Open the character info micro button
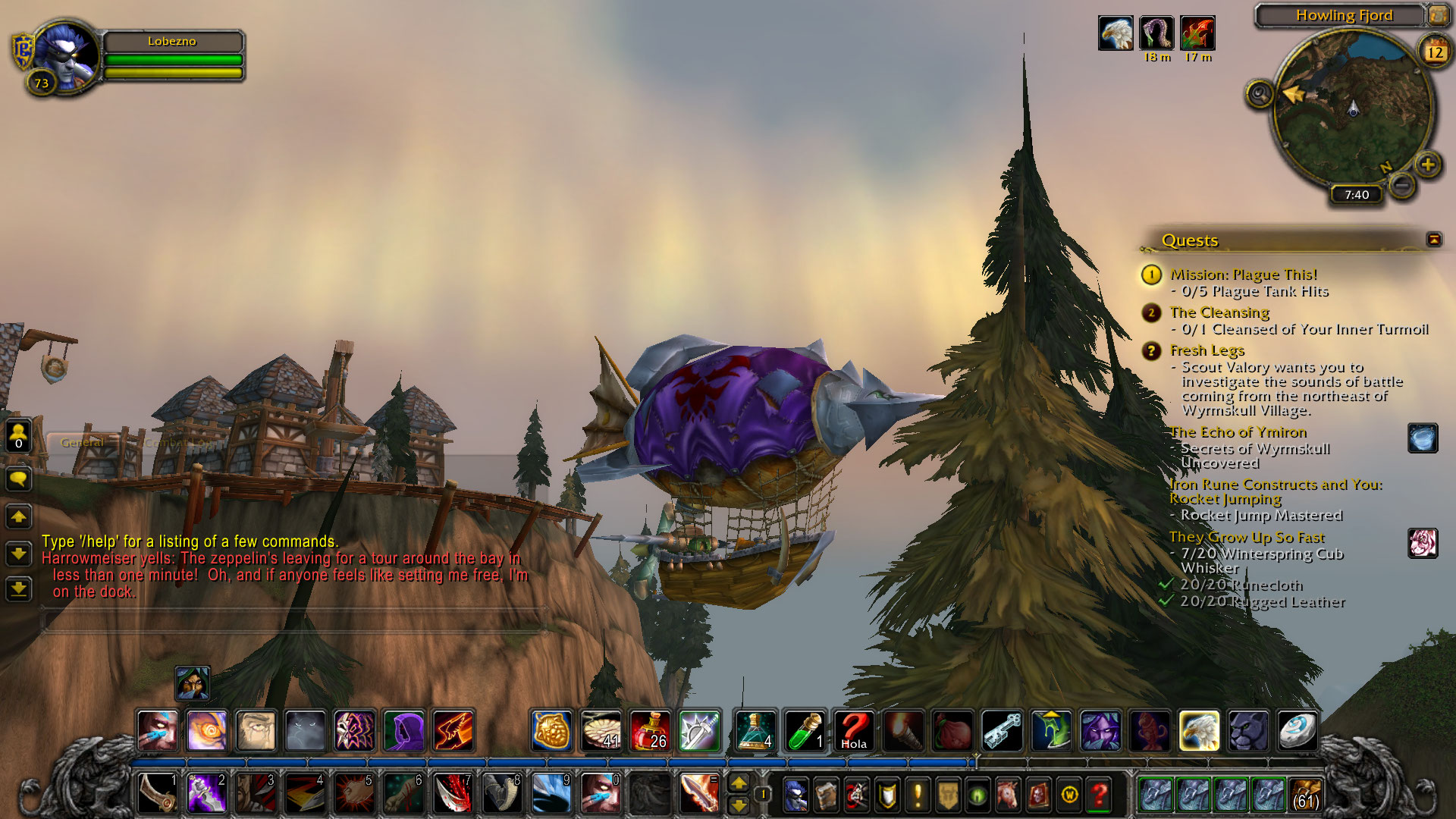Screen dimensions: 1456x819 point(795,795)
